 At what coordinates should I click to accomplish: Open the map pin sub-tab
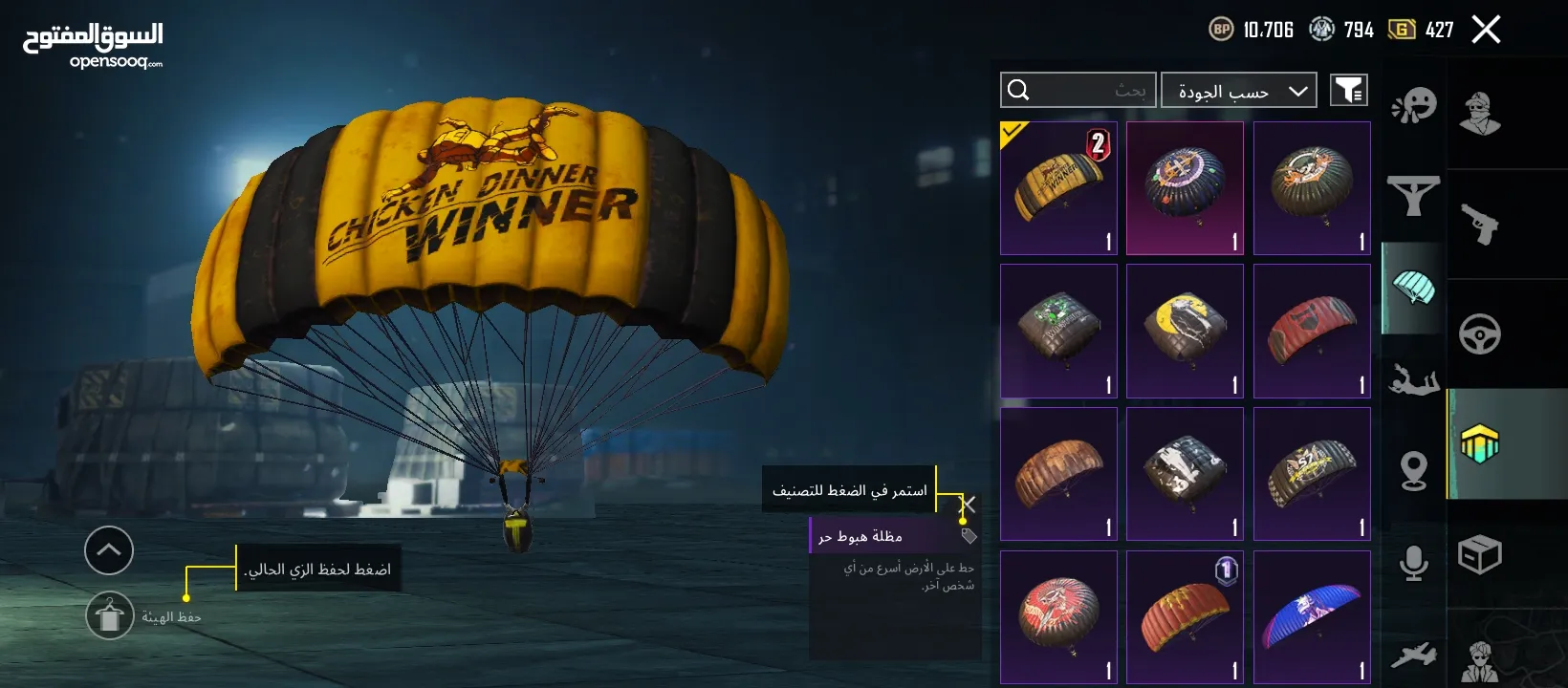tap(1413, 471)
